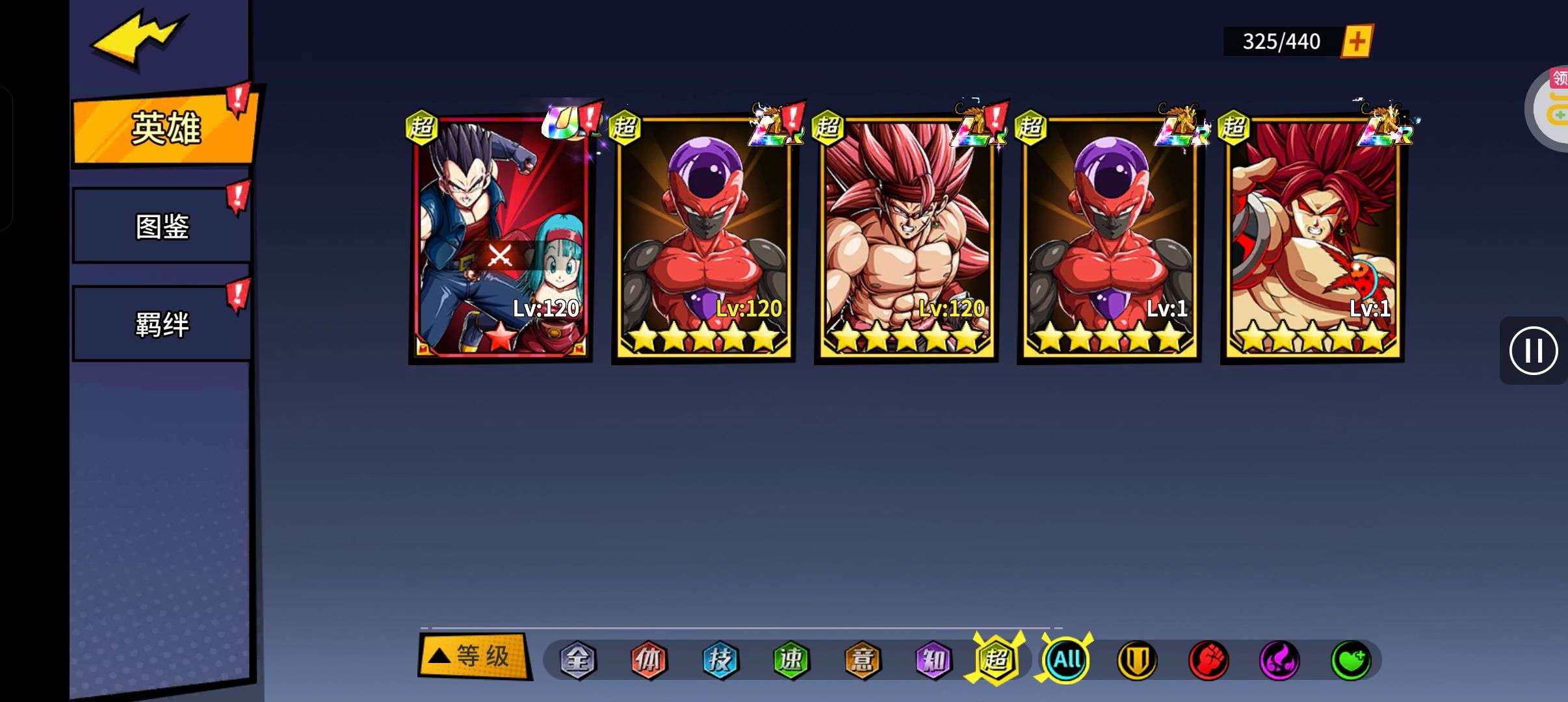
Task: Filter by the red fist attack class
Action: [x=1208, y=660]
